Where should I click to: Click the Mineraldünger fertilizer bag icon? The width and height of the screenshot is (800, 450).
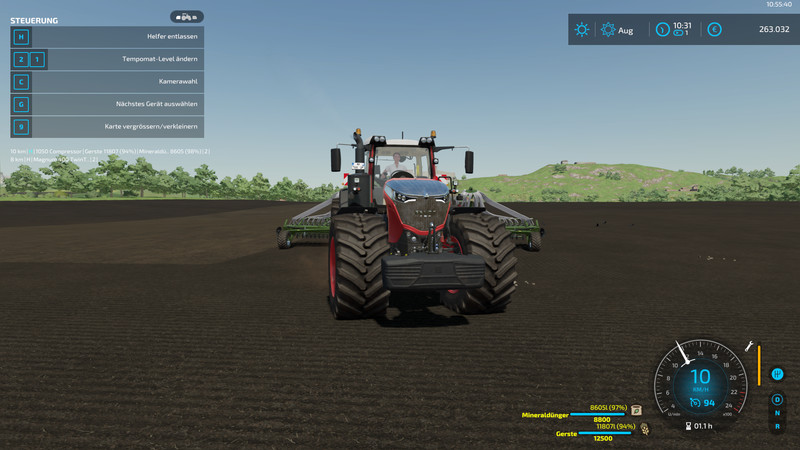[636, 410]
